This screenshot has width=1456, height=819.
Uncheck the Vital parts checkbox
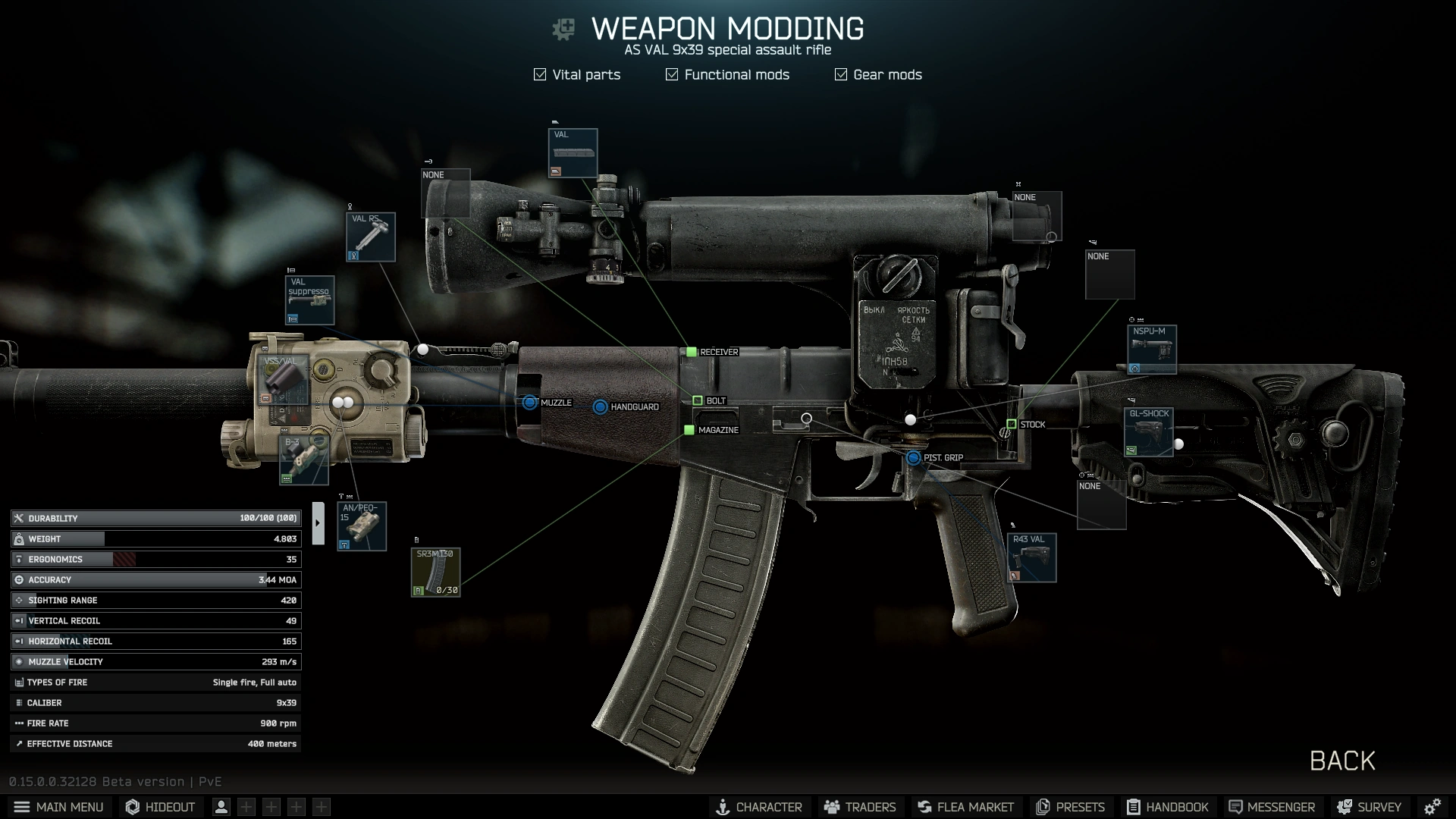[x=540, y=74]
